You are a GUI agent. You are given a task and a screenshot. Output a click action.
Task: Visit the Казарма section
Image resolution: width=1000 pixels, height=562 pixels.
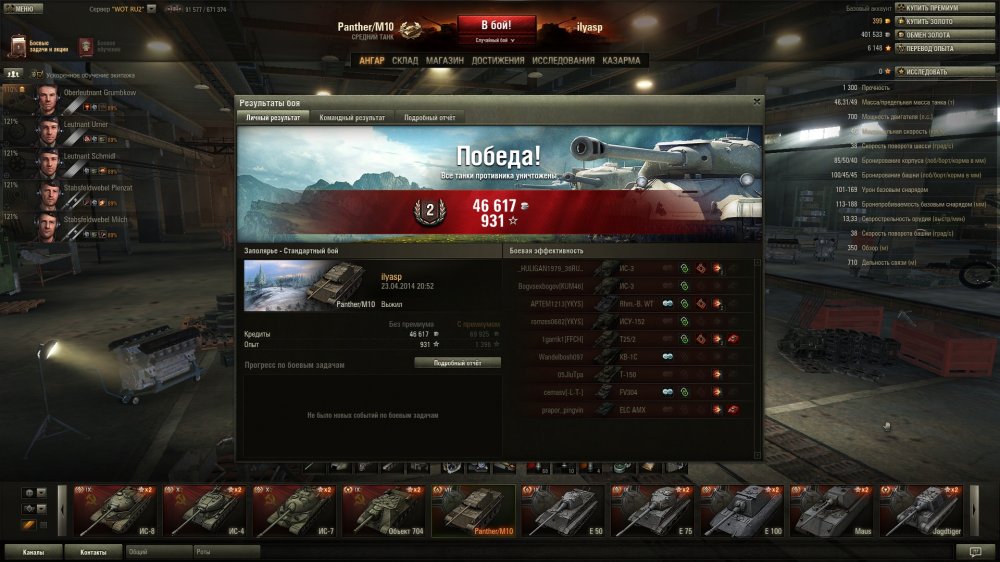pos(621,60)
